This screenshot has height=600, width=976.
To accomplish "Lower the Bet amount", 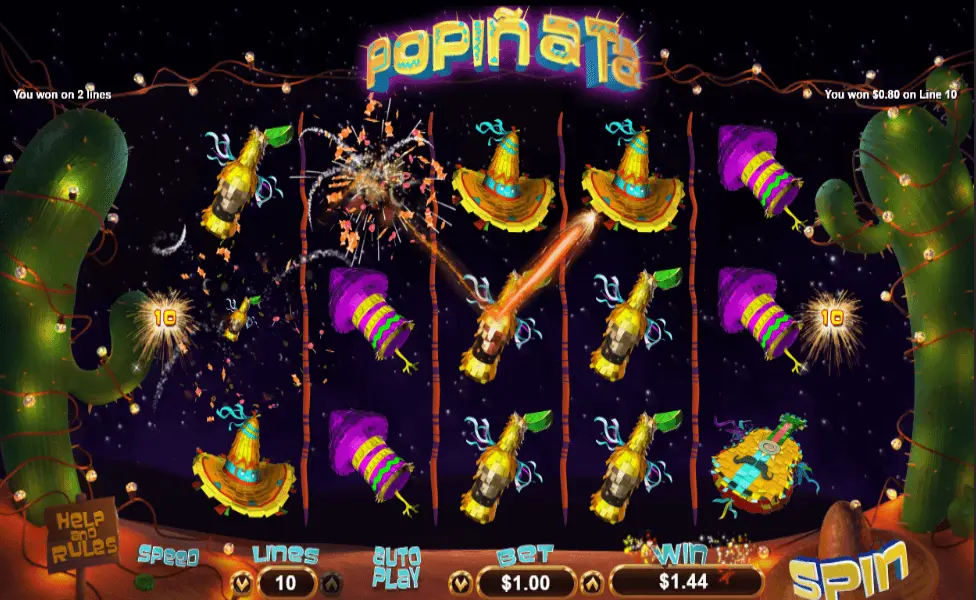I will (x=462, y=581).
